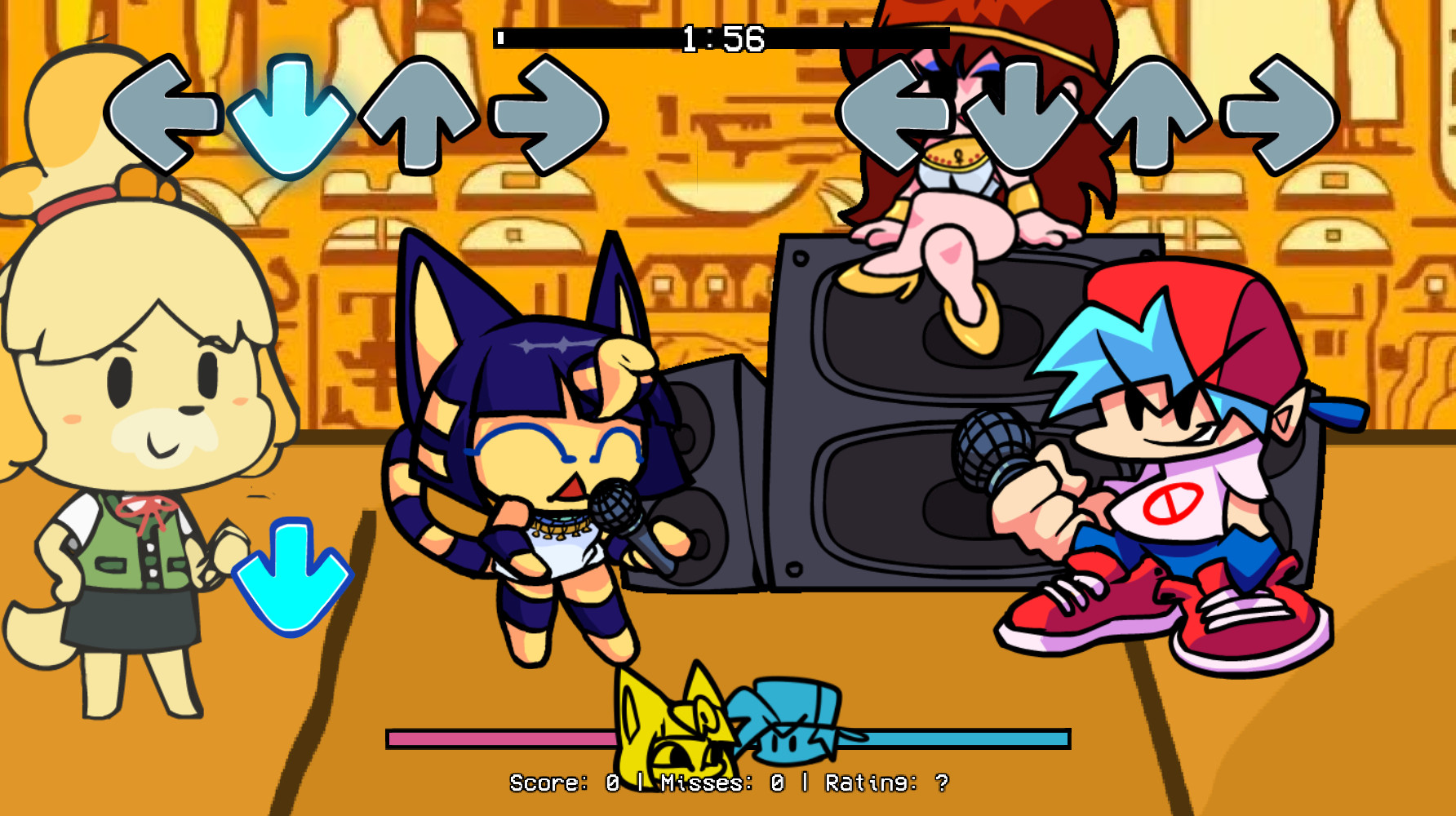Click Ankha's icon on the health bar
This screenshot has height=816, width=1456.
[669, 726]
